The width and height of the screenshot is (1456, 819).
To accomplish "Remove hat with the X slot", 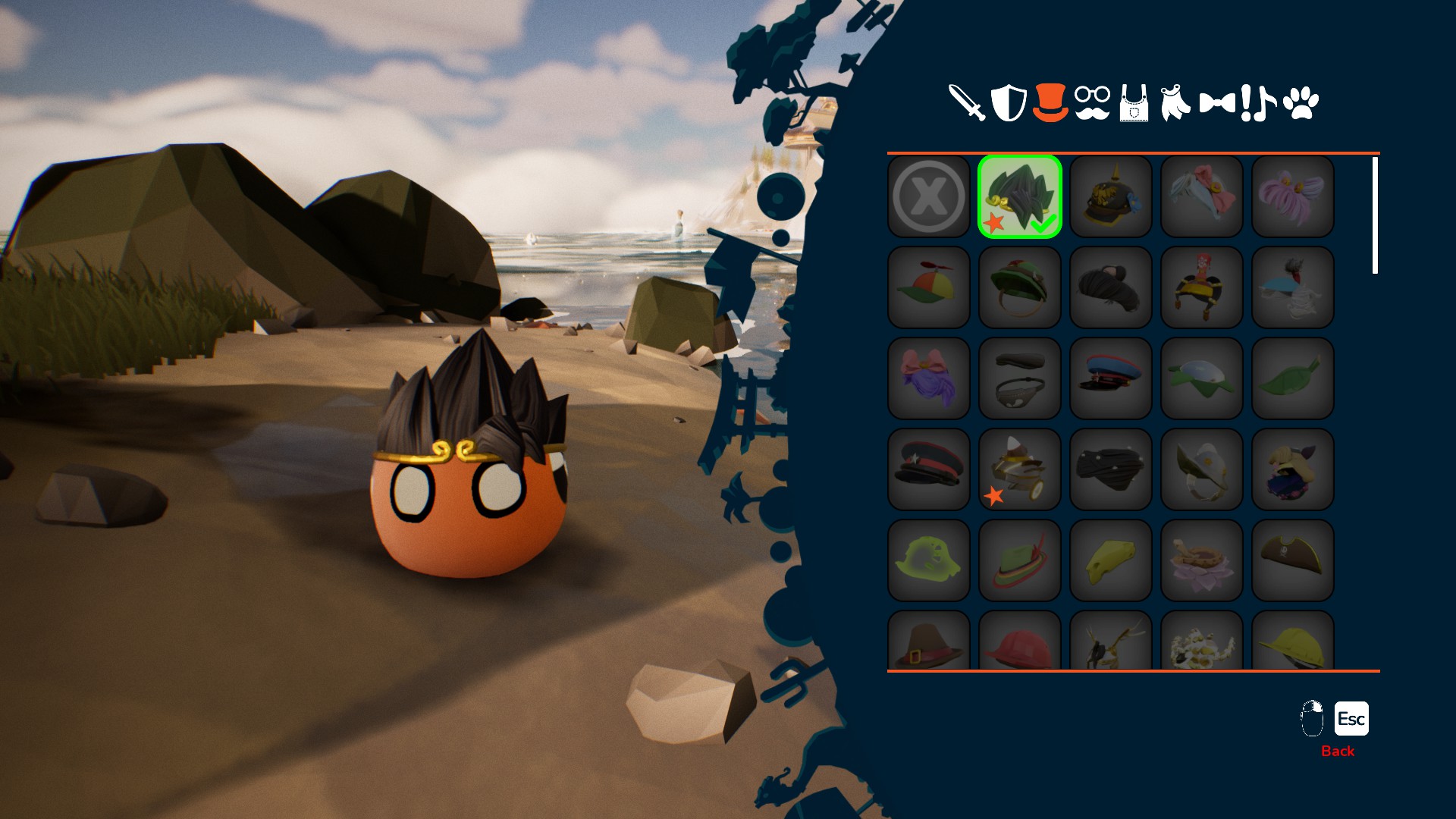I will (928, 196).
